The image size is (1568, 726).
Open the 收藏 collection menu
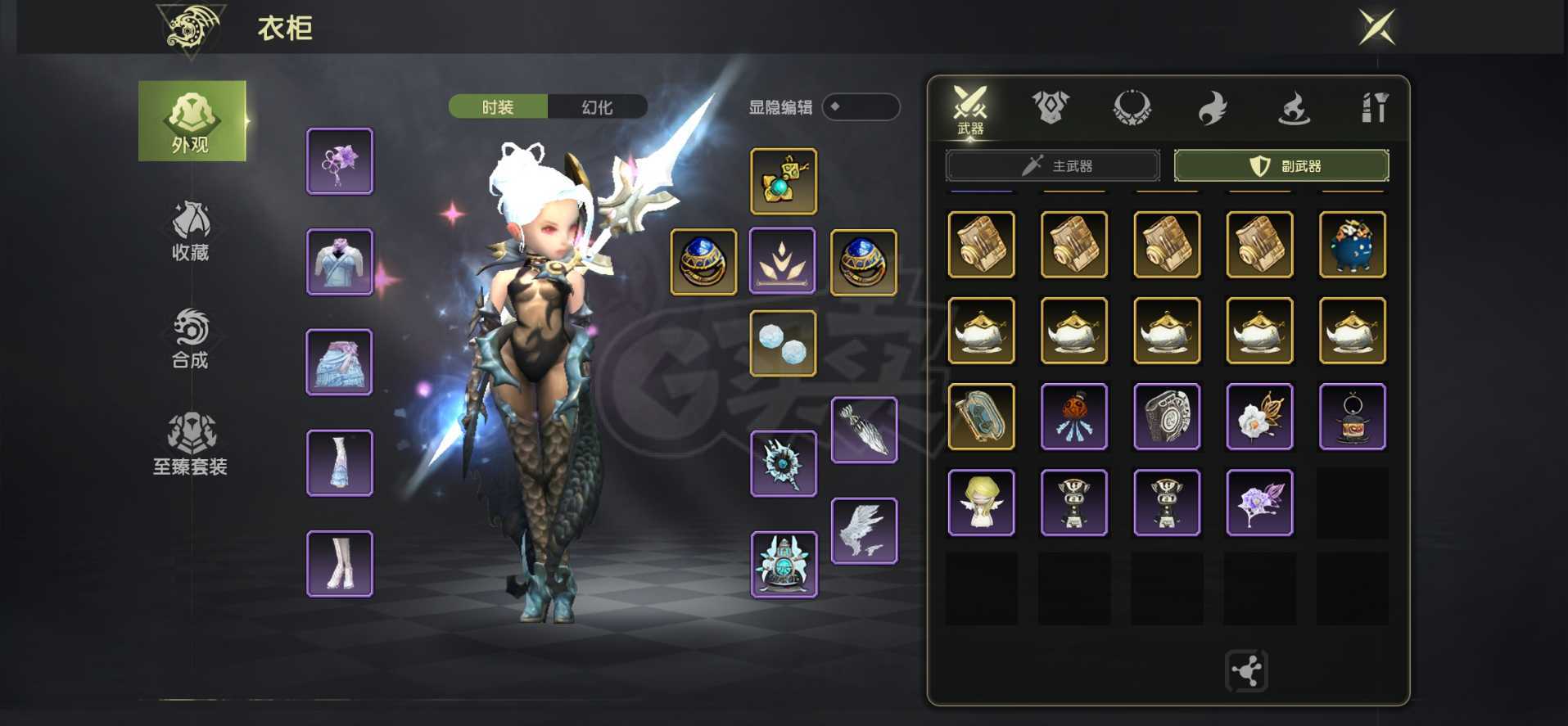coord(191,231)
